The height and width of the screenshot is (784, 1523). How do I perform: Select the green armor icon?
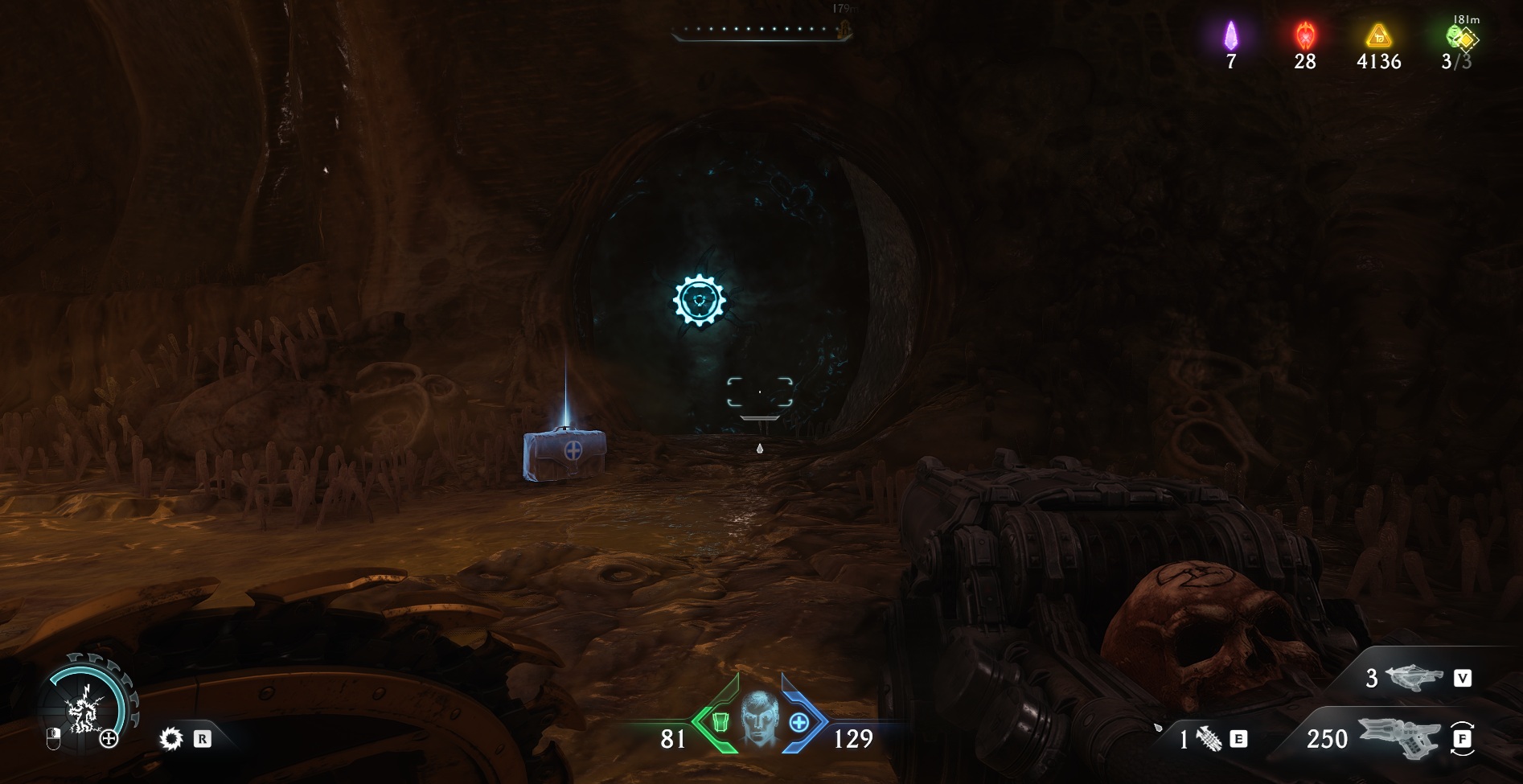click(719, 722)
